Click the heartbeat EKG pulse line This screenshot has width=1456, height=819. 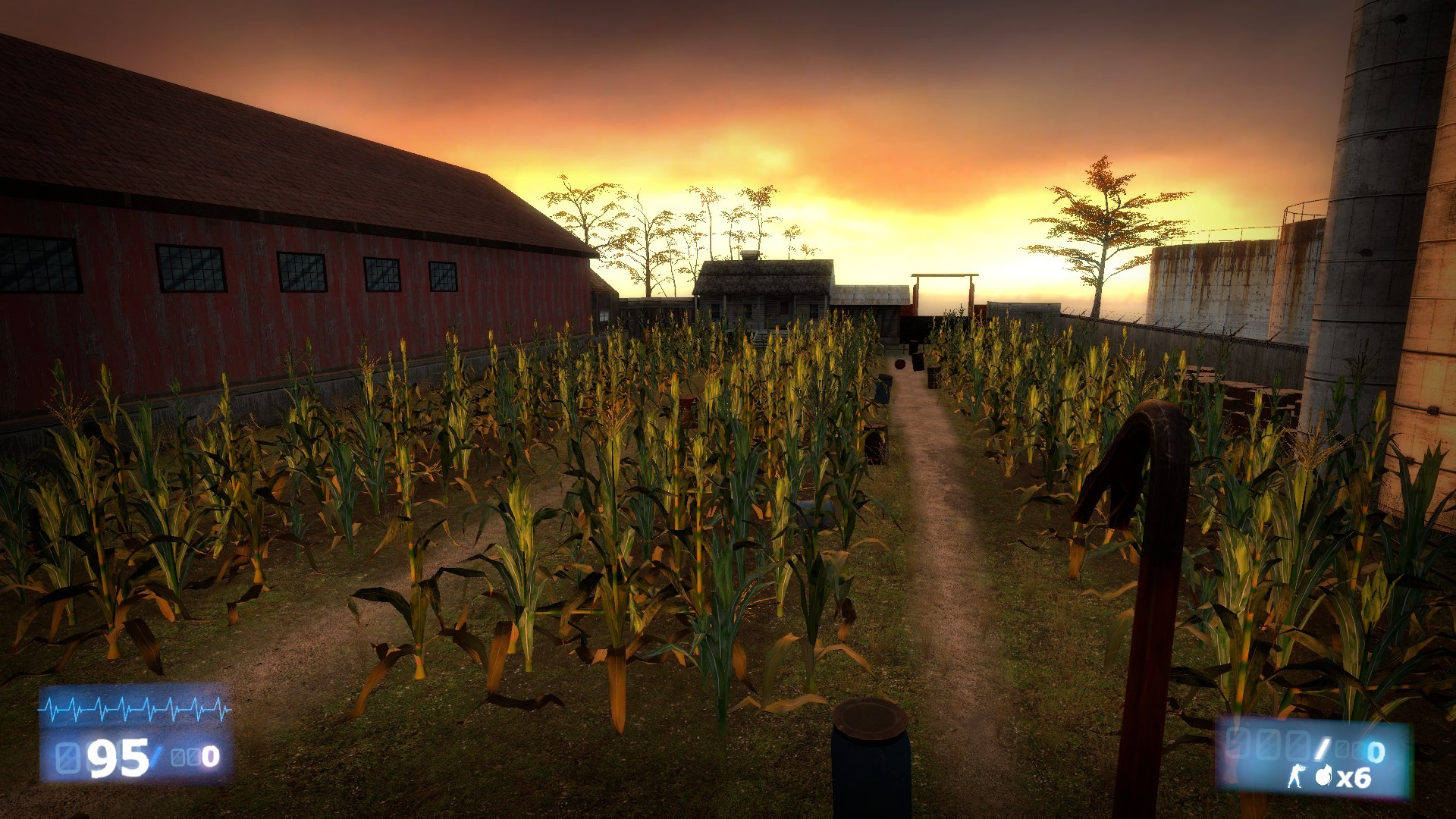coord(131,708)
